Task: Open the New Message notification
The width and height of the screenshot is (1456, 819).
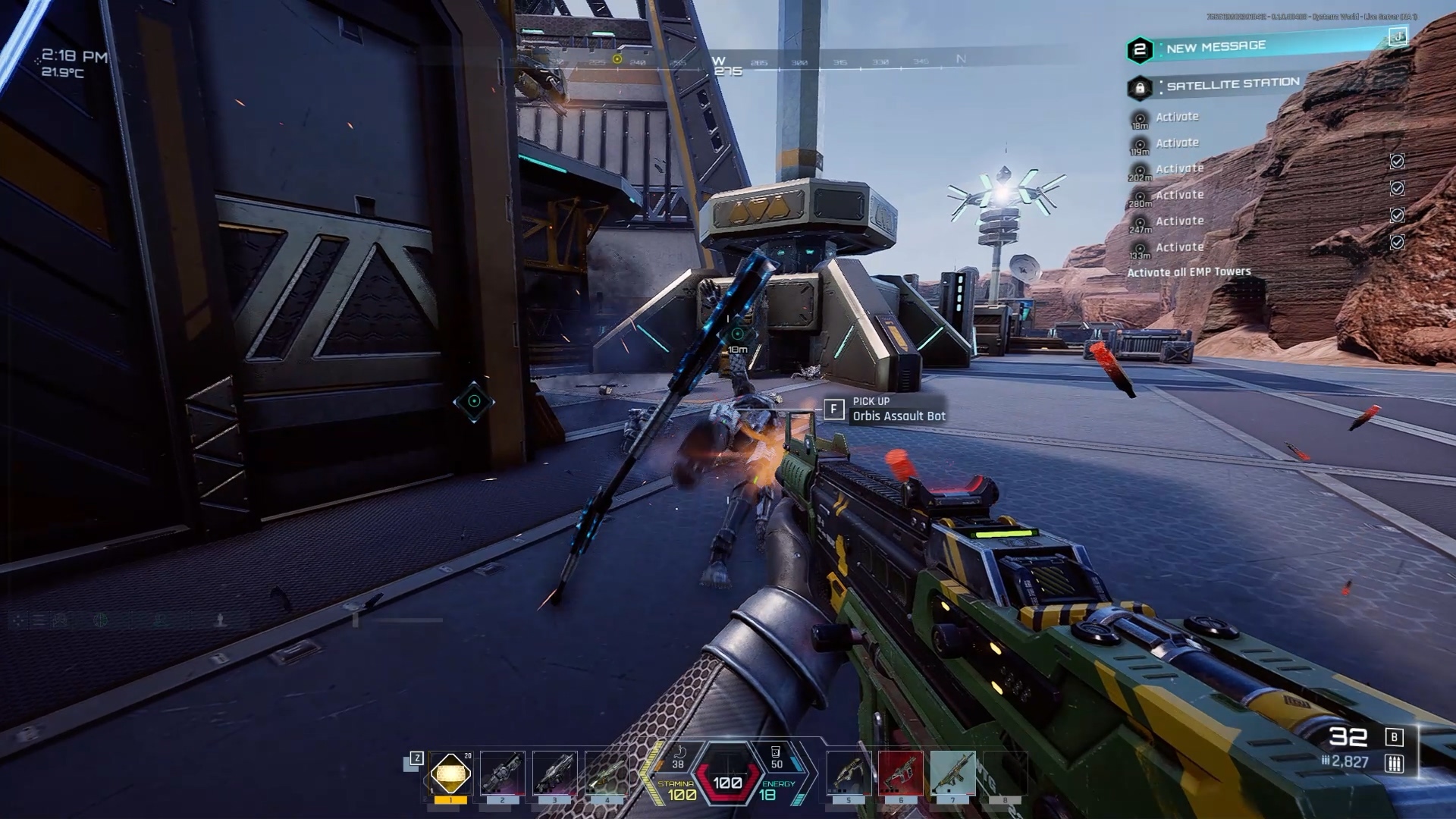Action: 1215,47
